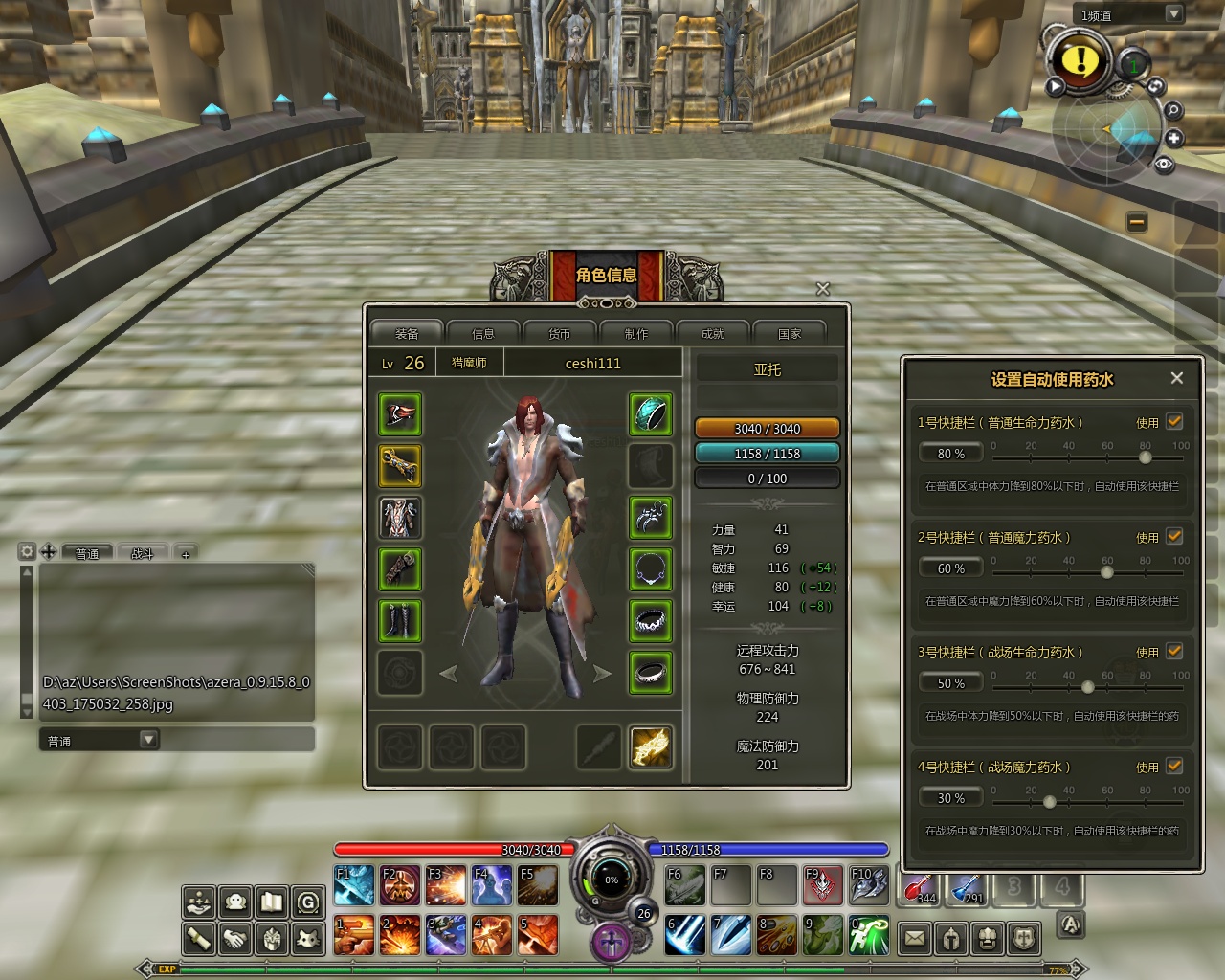Toggle auto-use for 普通生命力药水
The height and width of the screenshot is (980, 1225).
point(1174,421)
